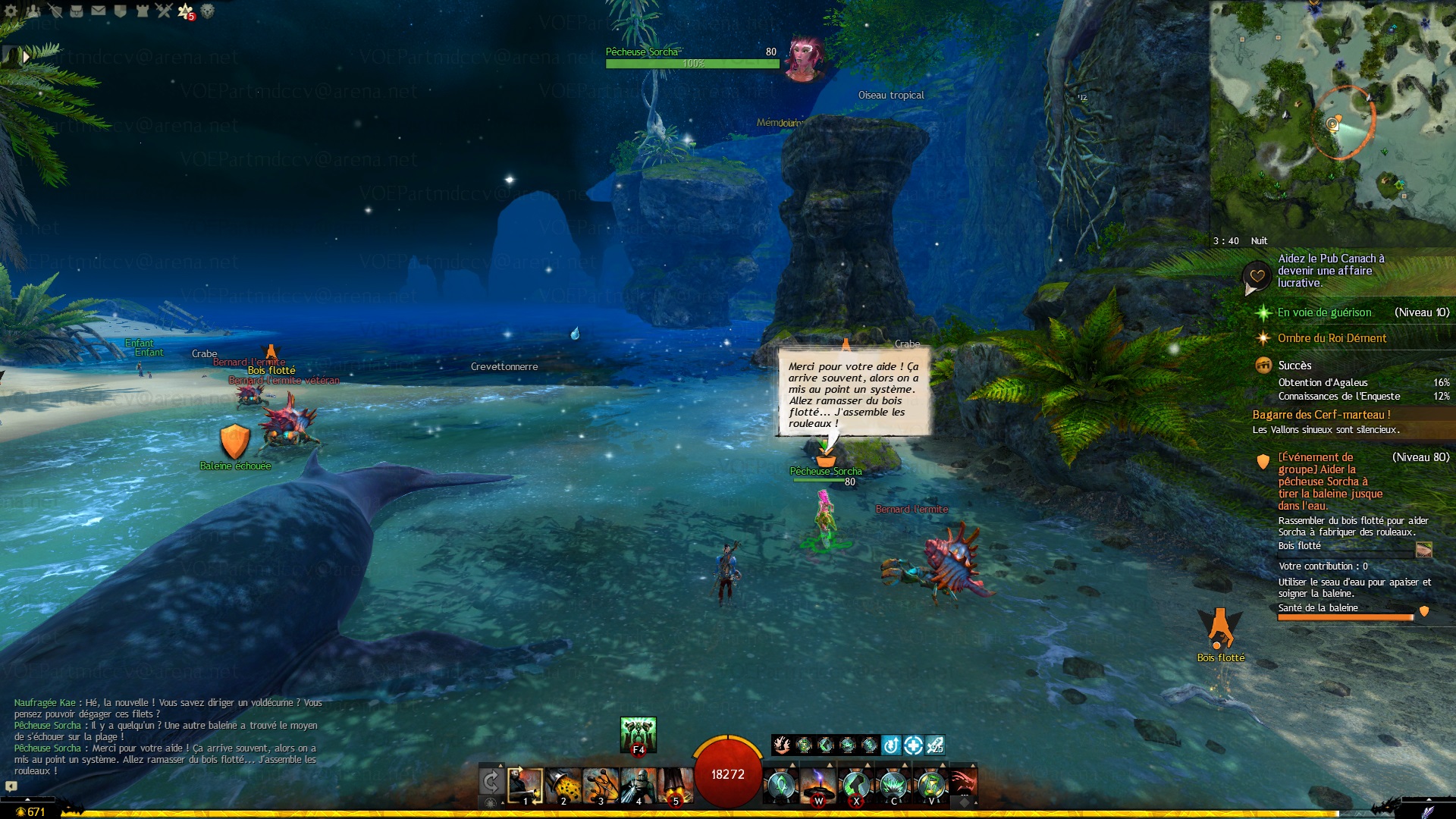Select the 'Ombre du Roi Dément' objective
Image resolution: width=1456 pixels, height=819 pixels.
click(1332, 338)
